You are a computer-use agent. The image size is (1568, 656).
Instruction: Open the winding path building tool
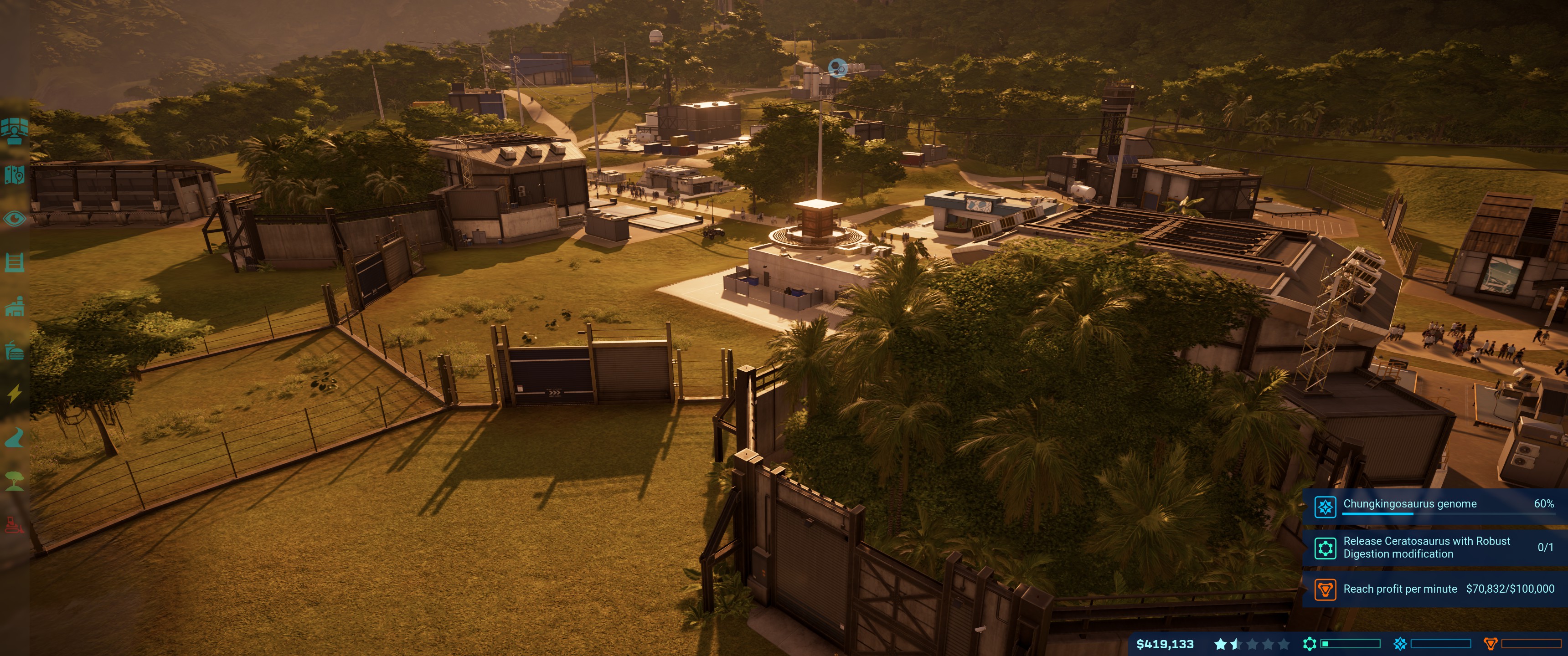point(14,437)
